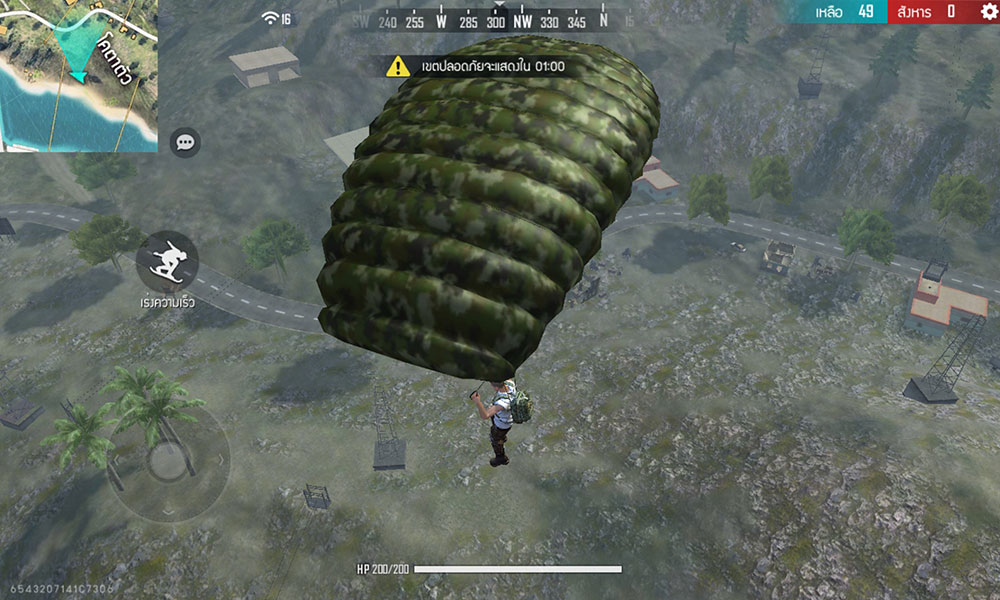The image size is (1000, 600).
Task: Tap the virtual movement joystick
Action: coord(167,462)
